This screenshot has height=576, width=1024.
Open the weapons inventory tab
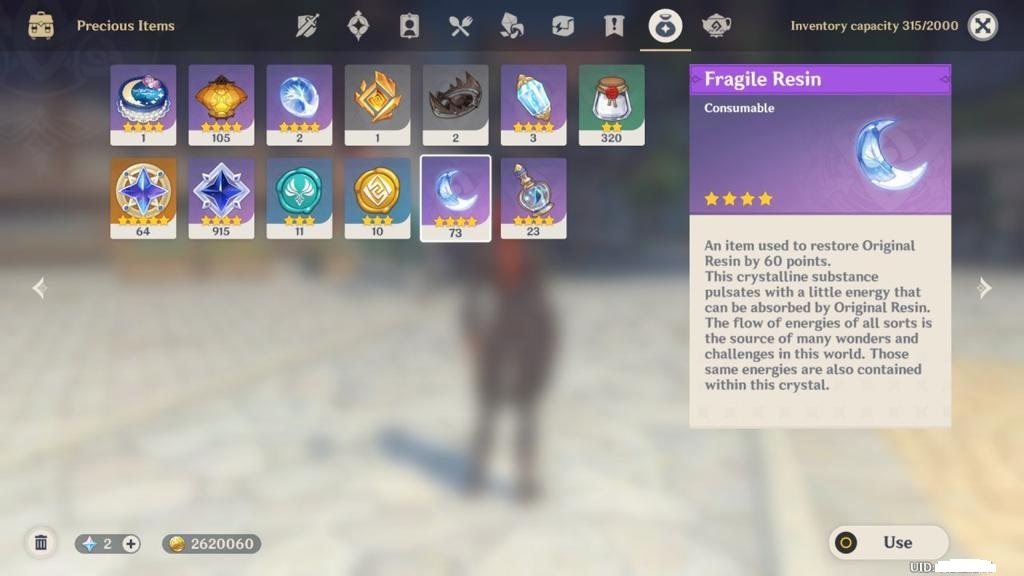click(x=307, y=26)
